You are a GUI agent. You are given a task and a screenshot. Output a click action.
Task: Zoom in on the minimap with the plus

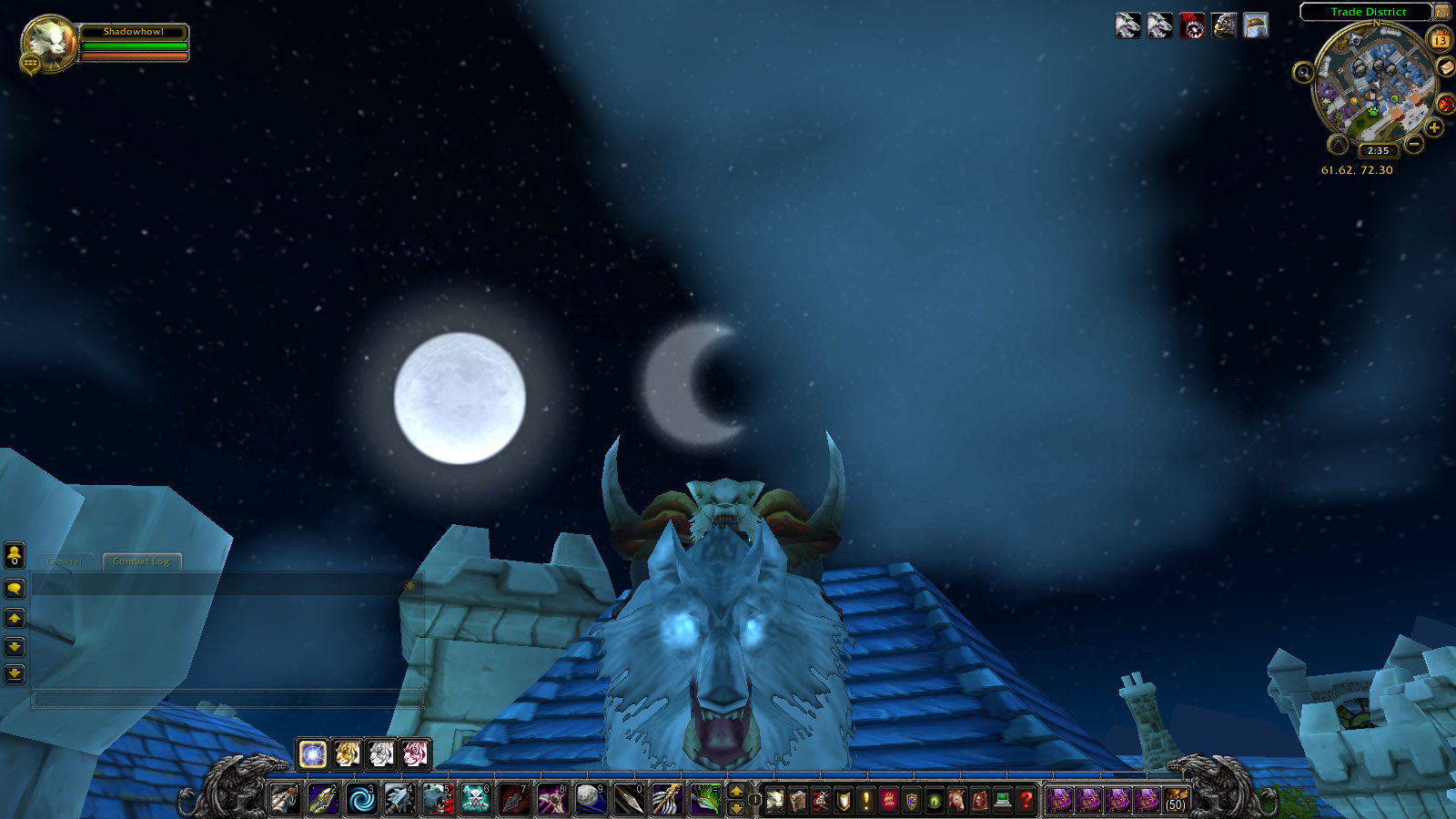pos(1434,127)
